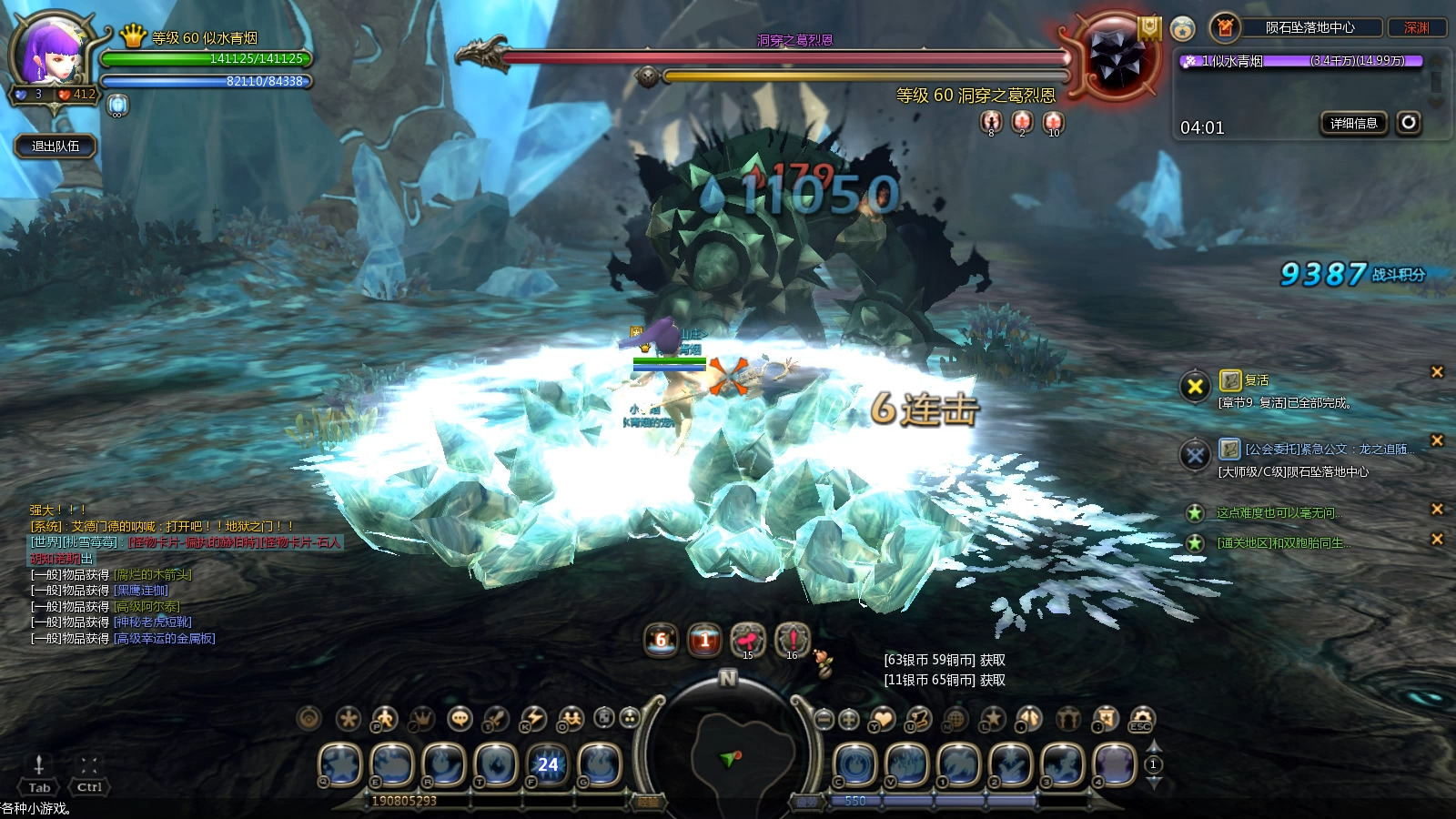Viewport: 1456px width, 819px height.
Task: Use the blue ring skill in slot C
Action: [854, 764]
